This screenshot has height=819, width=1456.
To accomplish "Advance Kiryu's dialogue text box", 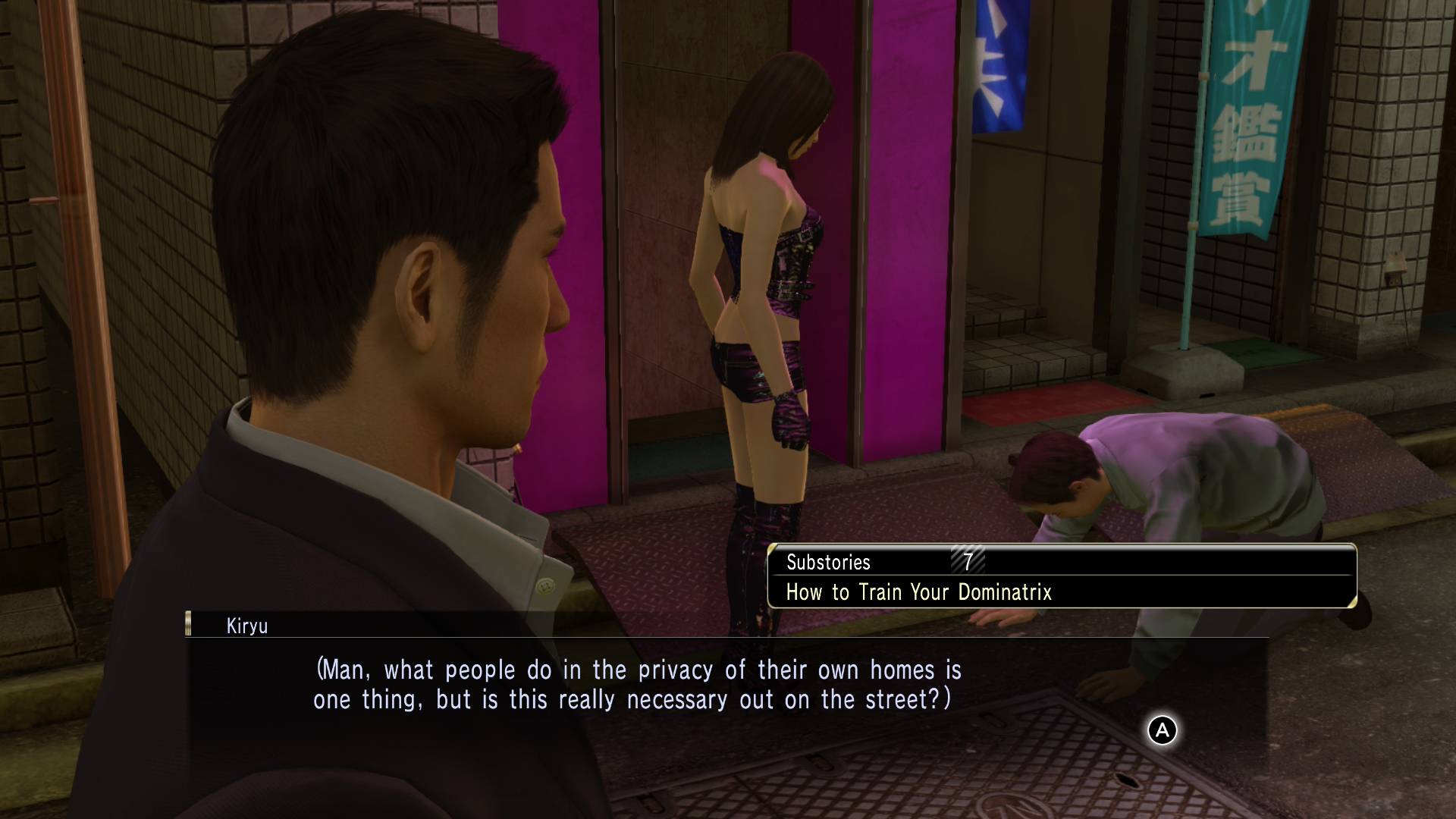I will click(1162, 730).
